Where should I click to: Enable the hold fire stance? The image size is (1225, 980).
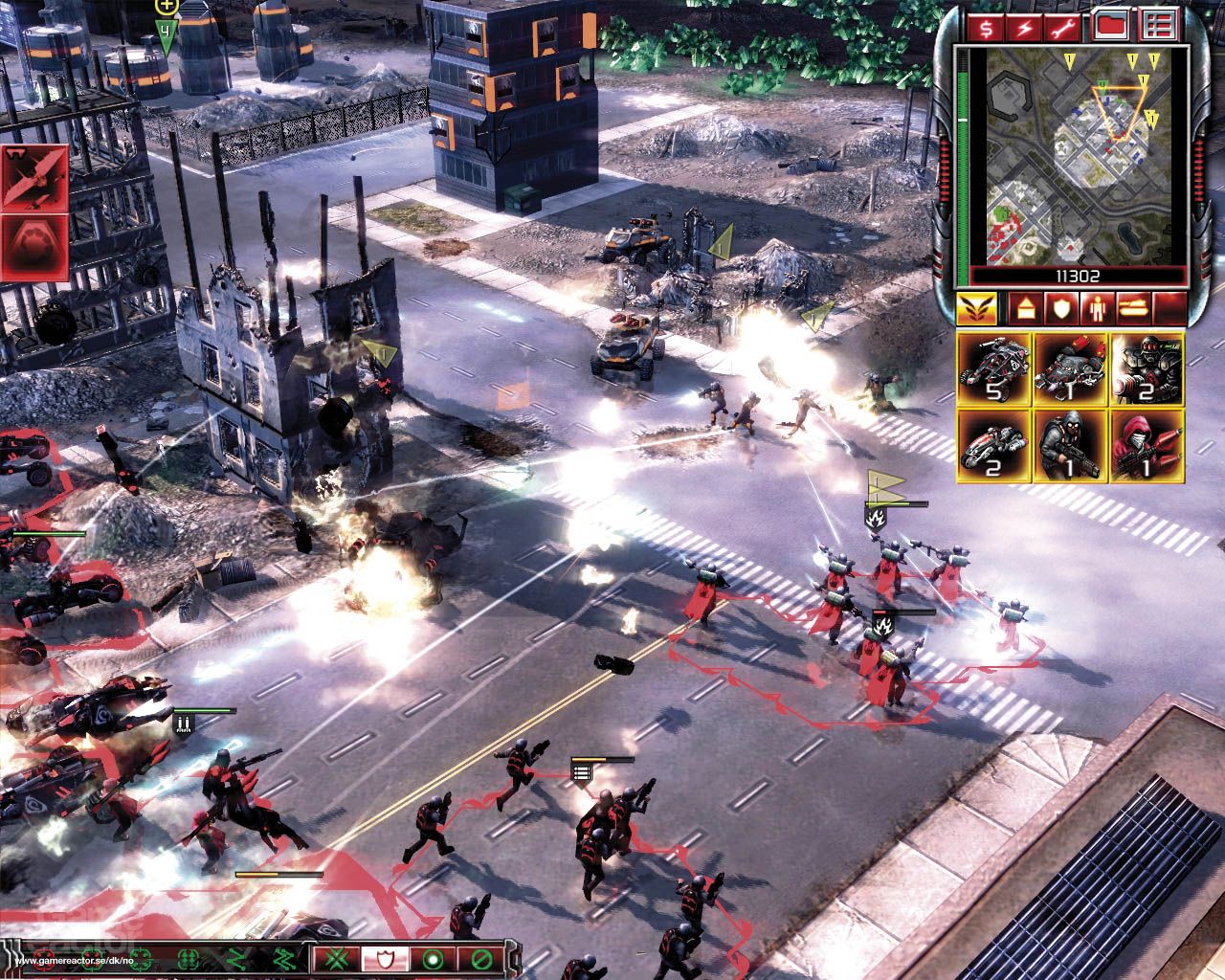(x=481, y=960)
